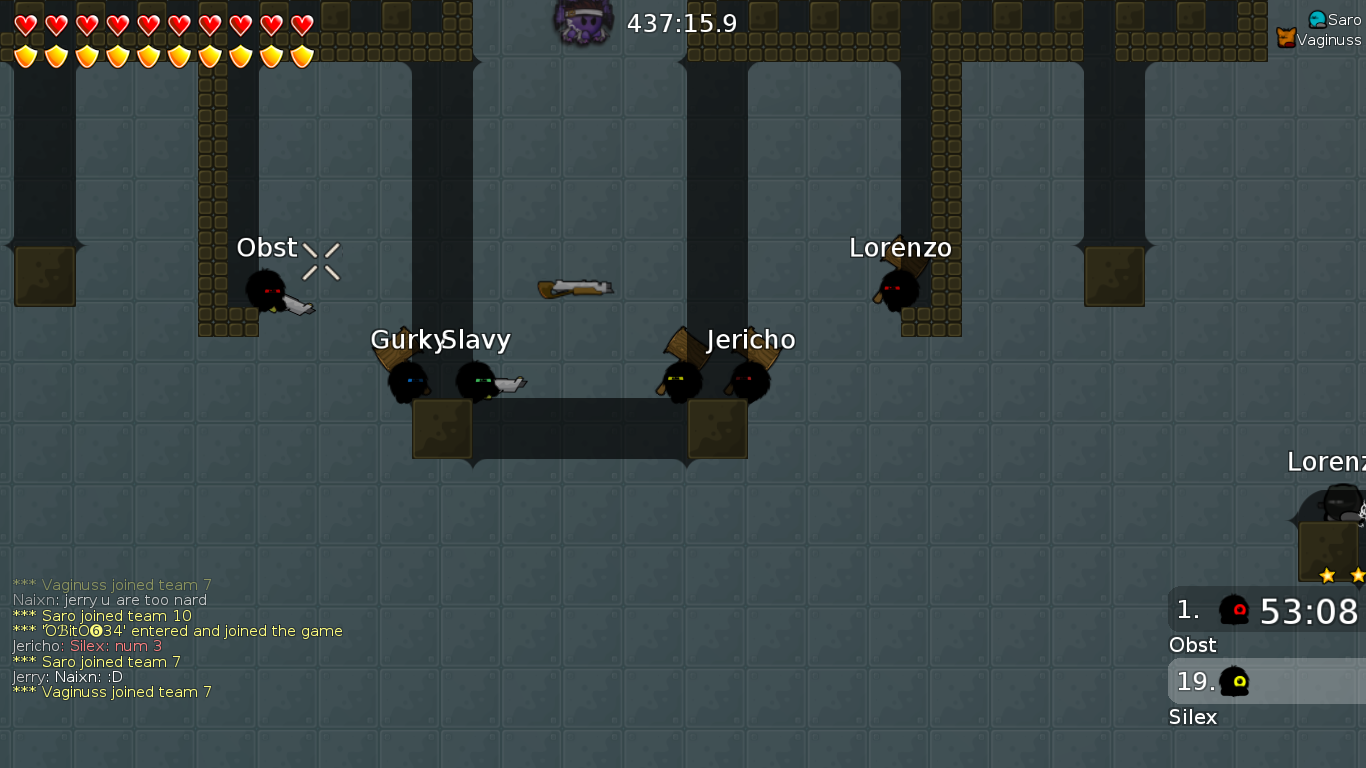This screenshot has width=1366, height=768.
Task: Click the match timer reading 437:15.9
Action: point(680,23)
